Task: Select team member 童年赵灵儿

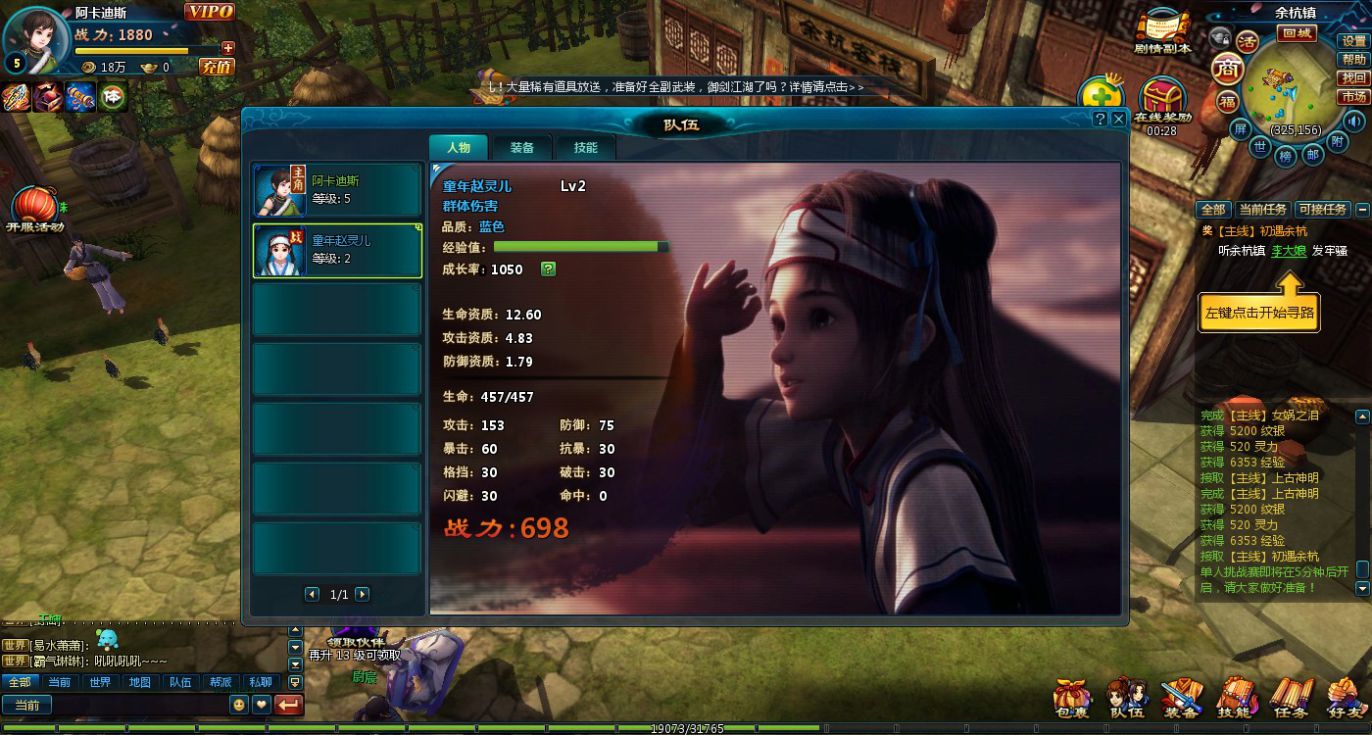Action: tap(337, 250)
